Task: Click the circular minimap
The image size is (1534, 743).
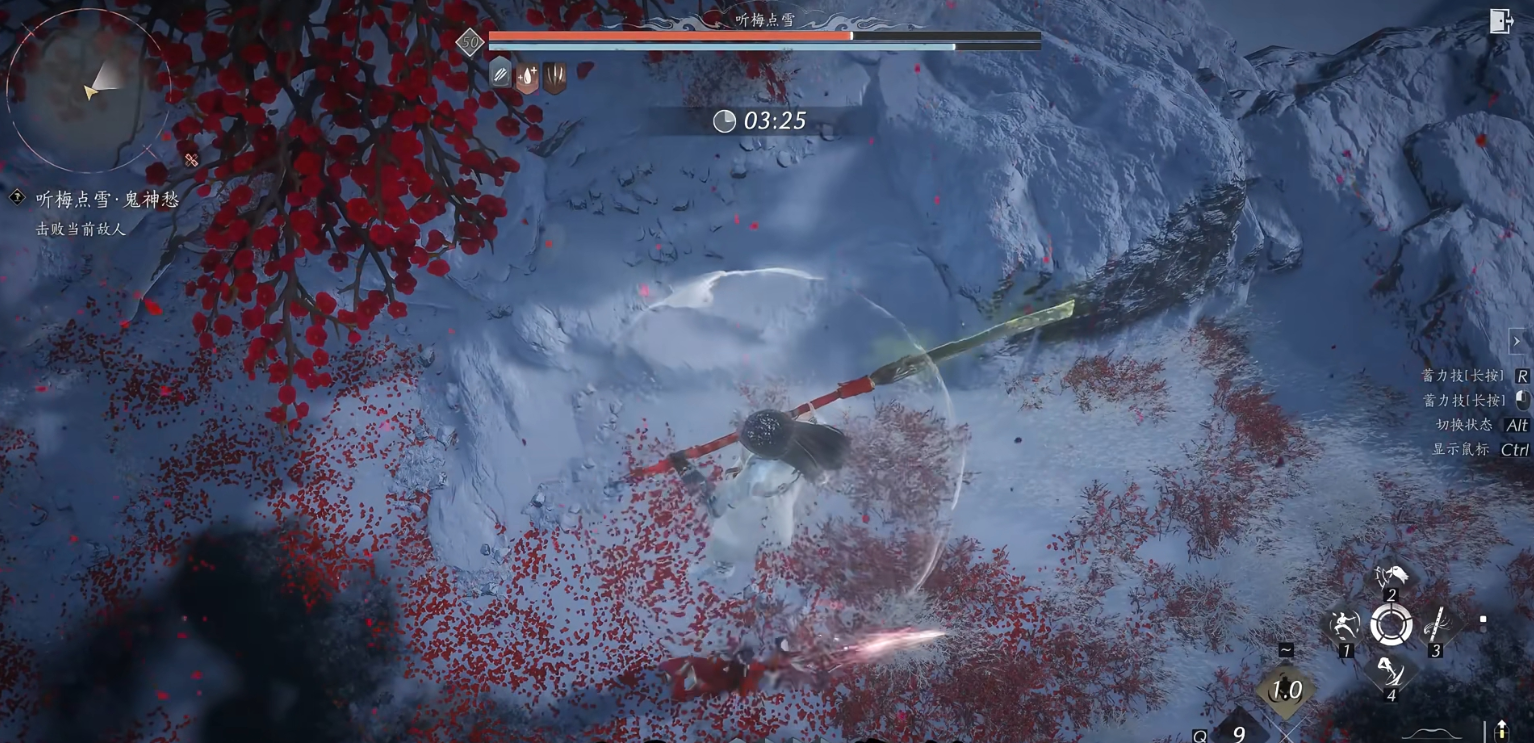Action: 88,90
